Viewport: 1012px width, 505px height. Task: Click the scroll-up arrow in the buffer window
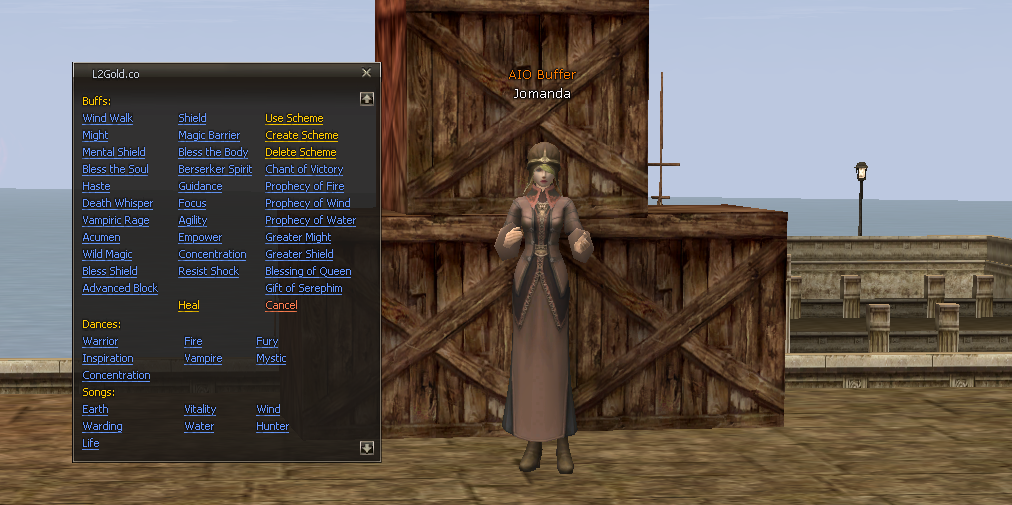coord(367,99)
